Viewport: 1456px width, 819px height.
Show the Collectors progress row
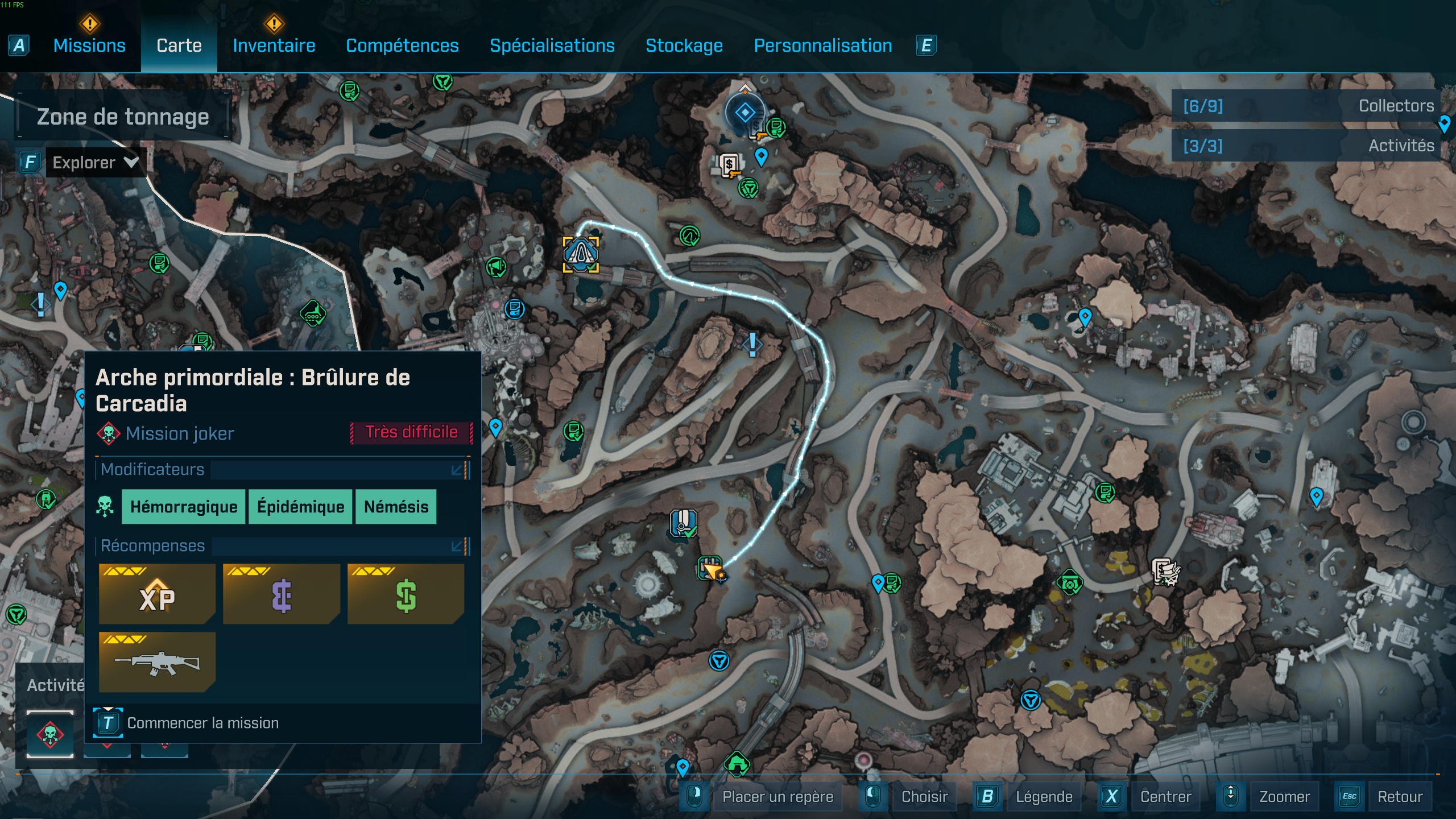[x=1307, y=106]
